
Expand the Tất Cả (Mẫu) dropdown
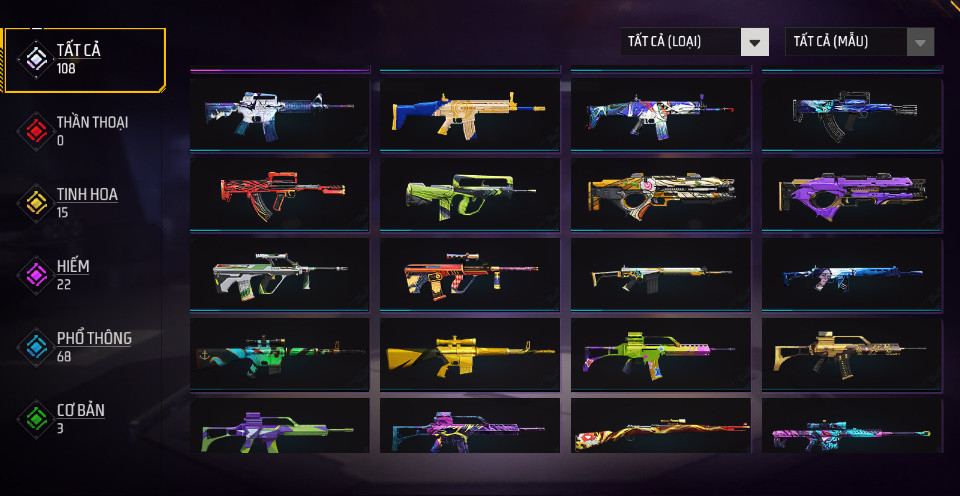[859, 42]
